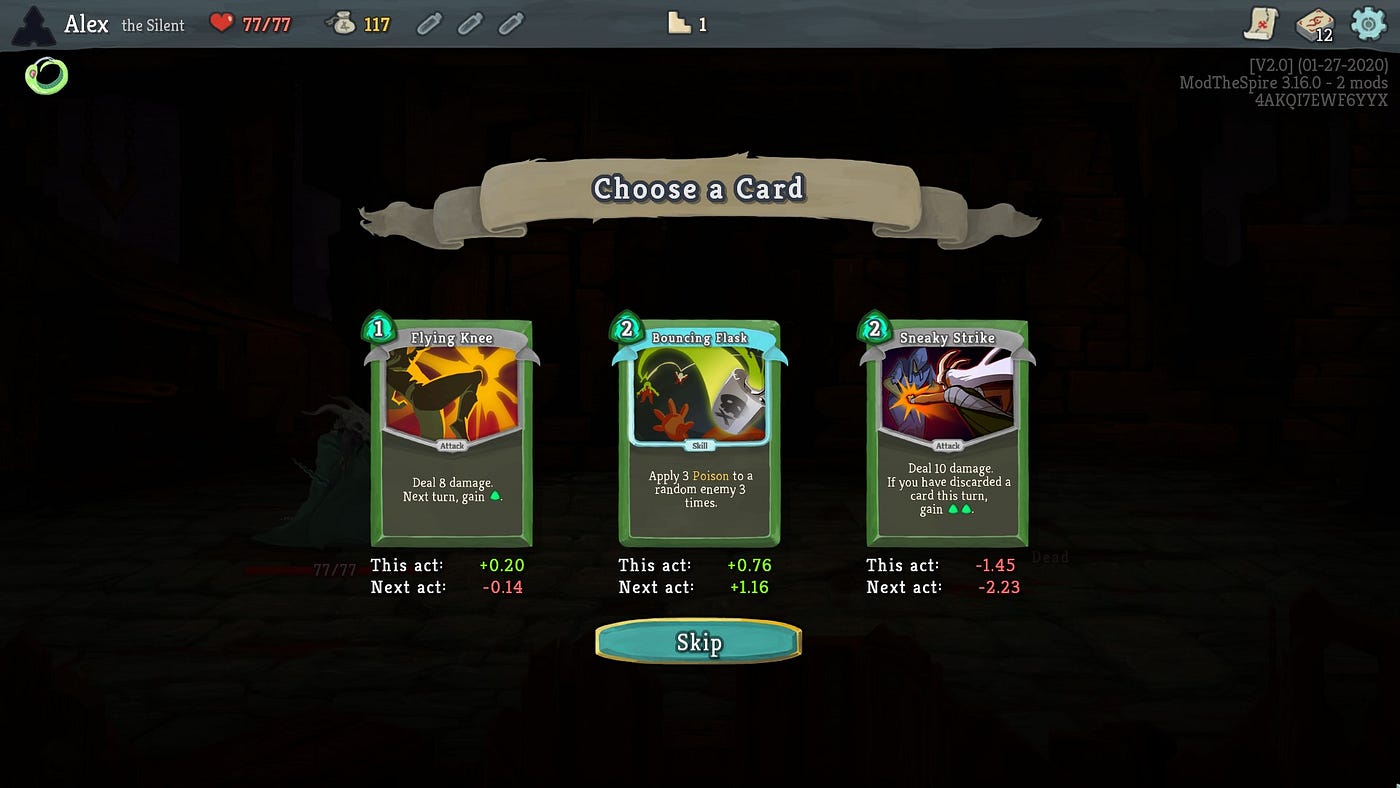Choose the Flying Knee card
This screenshot has width=1400, height=788.
coord(452,432)
